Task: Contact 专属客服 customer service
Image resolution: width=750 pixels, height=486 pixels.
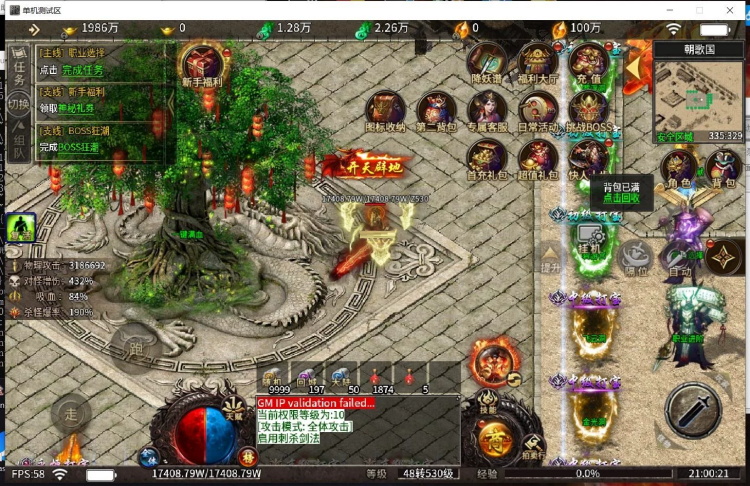Action: tap(487, 110)
